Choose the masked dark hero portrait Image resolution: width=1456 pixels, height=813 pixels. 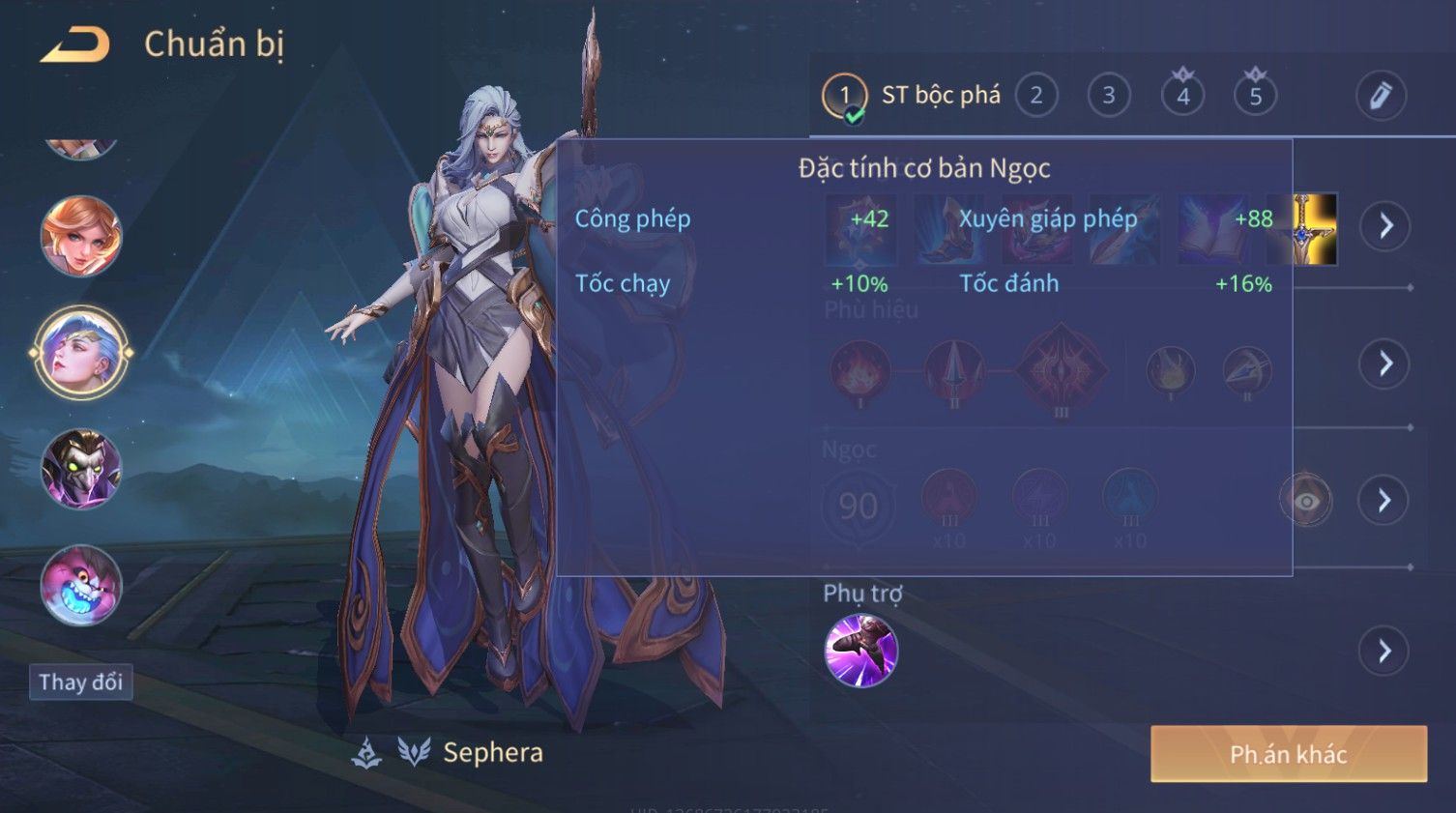[81, 470]
